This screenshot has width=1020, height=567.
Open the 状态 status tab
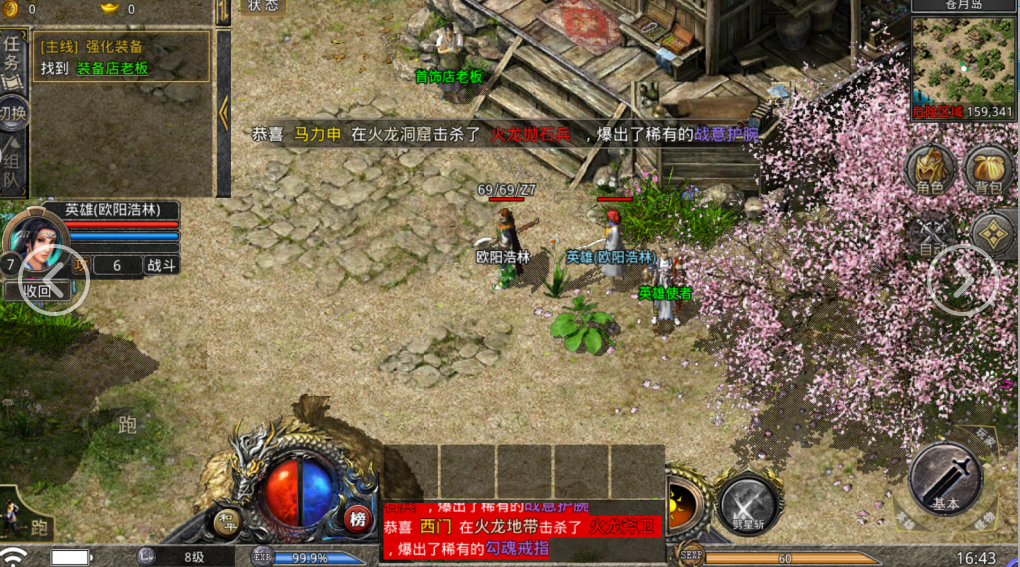(264, 6)
